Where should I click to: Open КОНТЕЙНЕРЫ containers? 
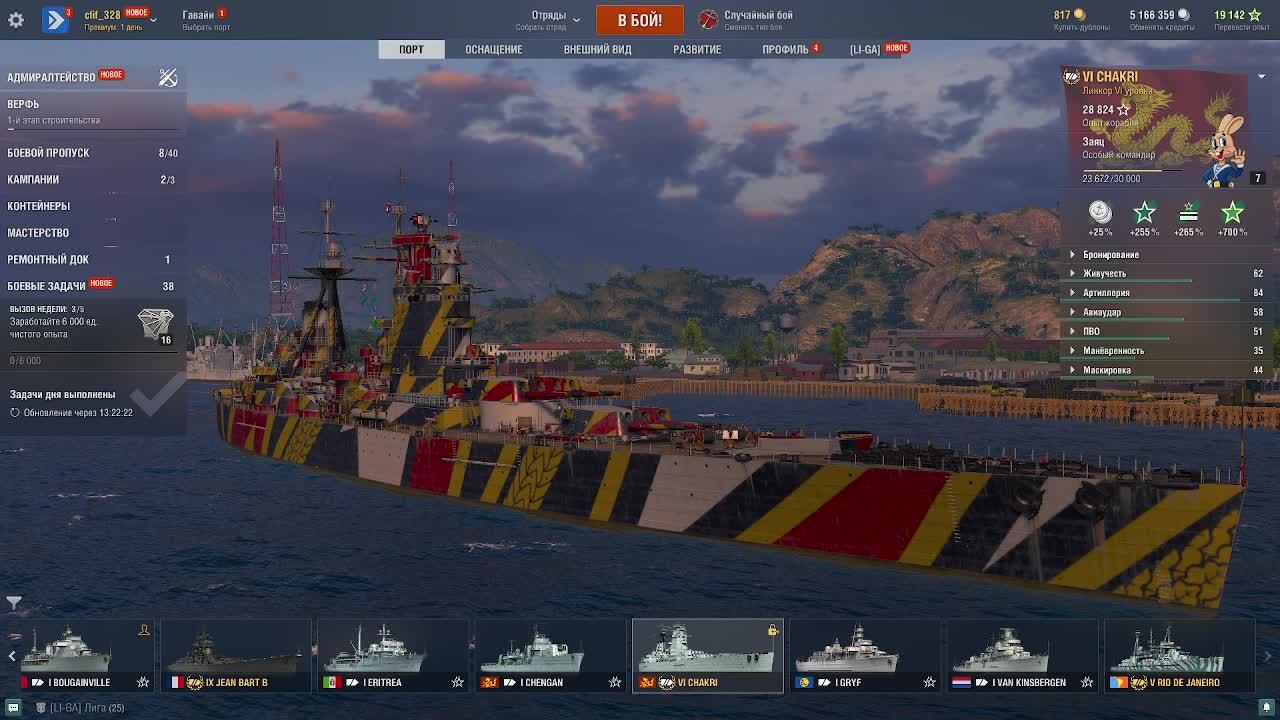pos(38,206)
